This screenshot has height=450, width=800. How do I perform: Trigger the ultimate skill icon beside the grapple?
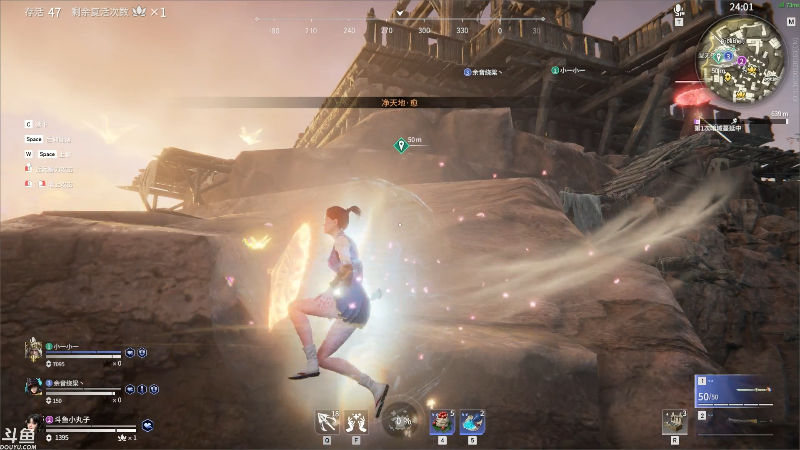(356, 422)
